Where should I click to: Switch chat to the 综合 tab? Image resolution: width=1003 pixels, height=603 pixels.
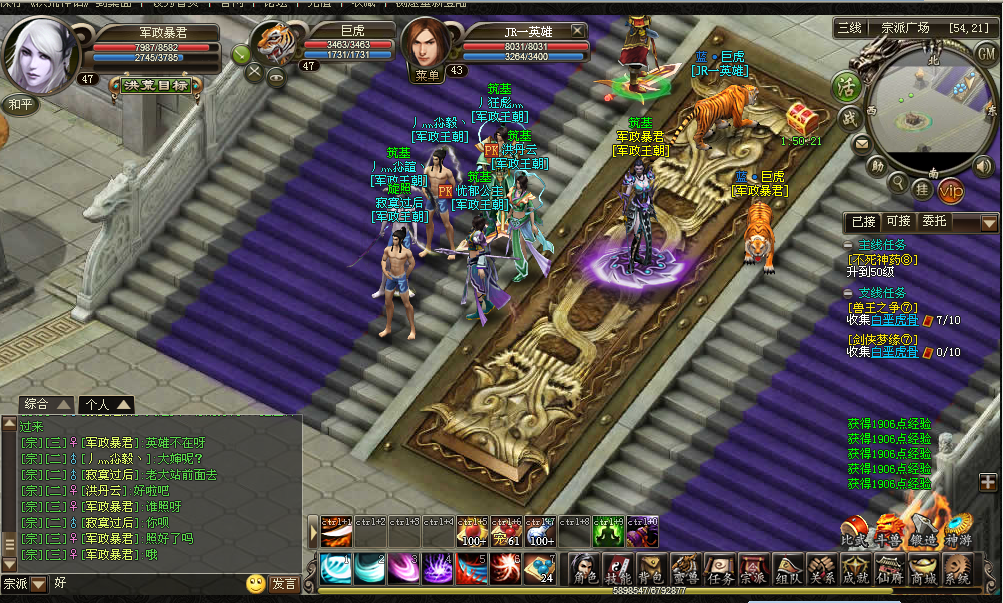pyautogui.click(x=46, y=404)
